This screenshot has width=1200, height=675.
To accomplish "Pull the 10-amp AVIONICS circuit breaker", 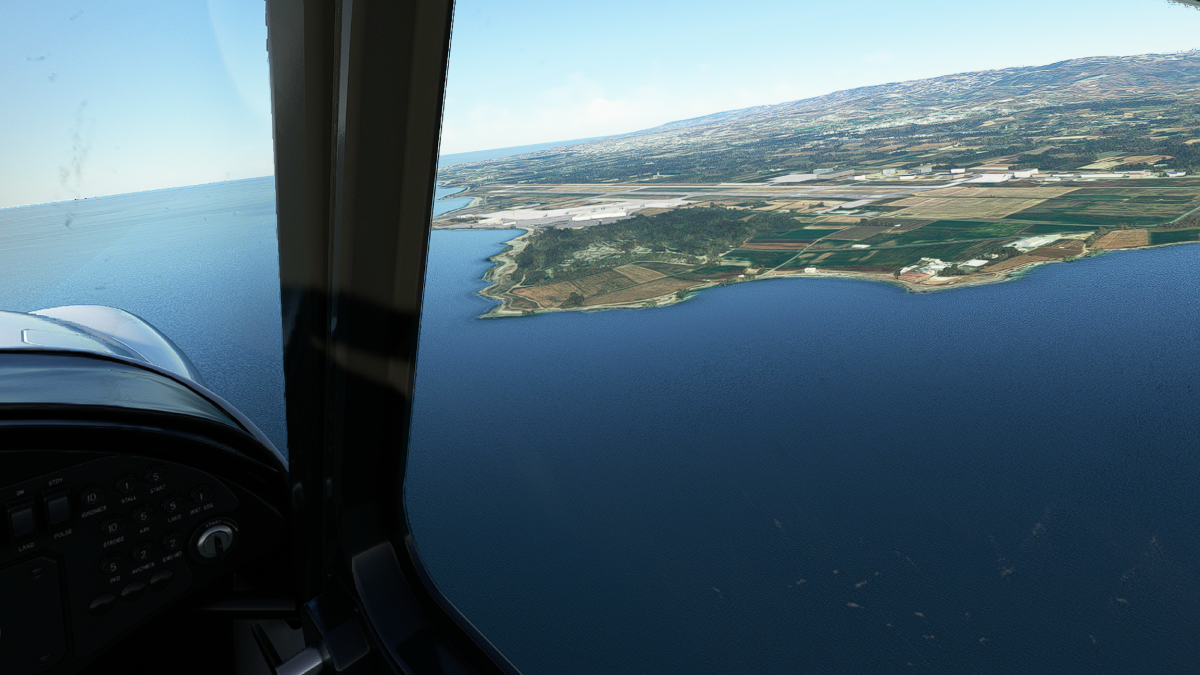I will [92, 496].
